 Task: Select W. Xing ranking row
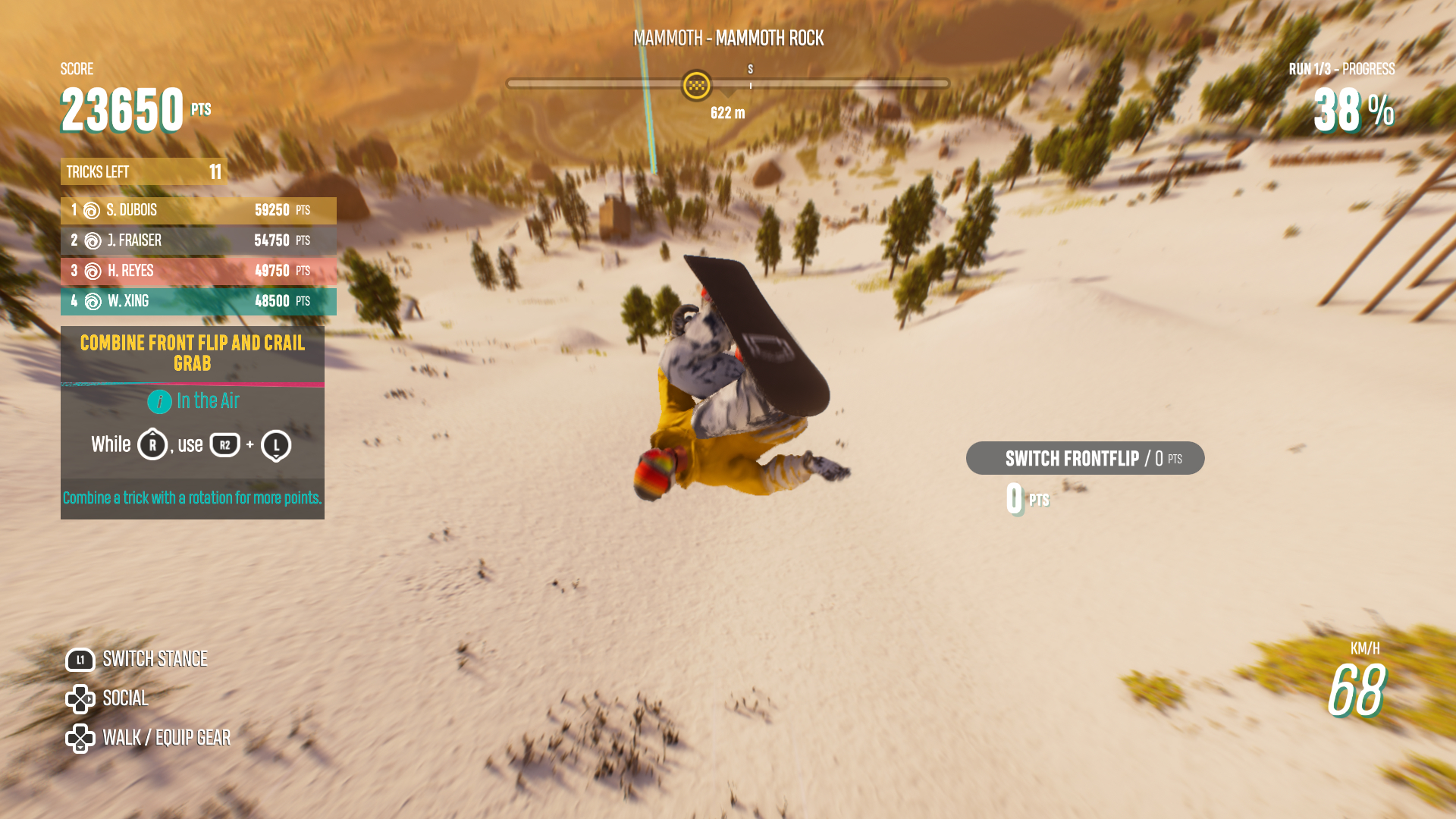coord(198,301)
